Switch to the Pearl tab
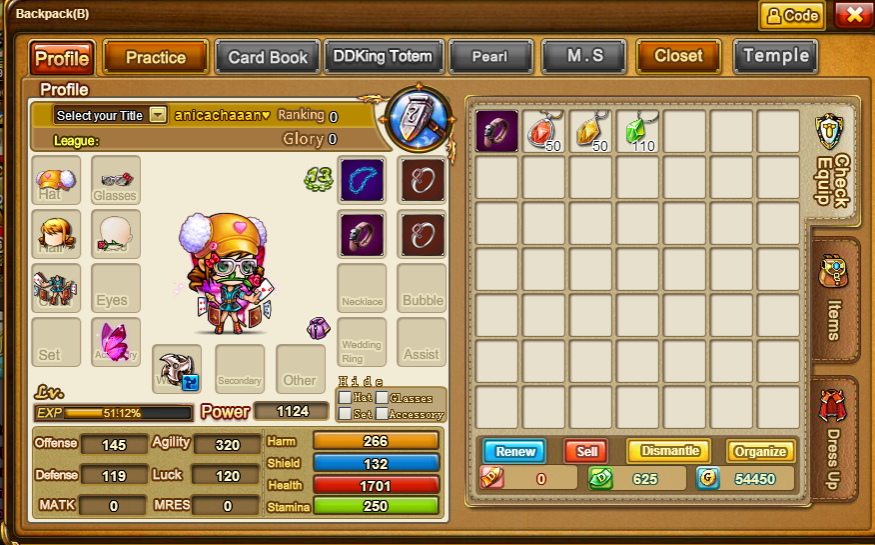Screen dimensions: 875x545 point(489,57)
